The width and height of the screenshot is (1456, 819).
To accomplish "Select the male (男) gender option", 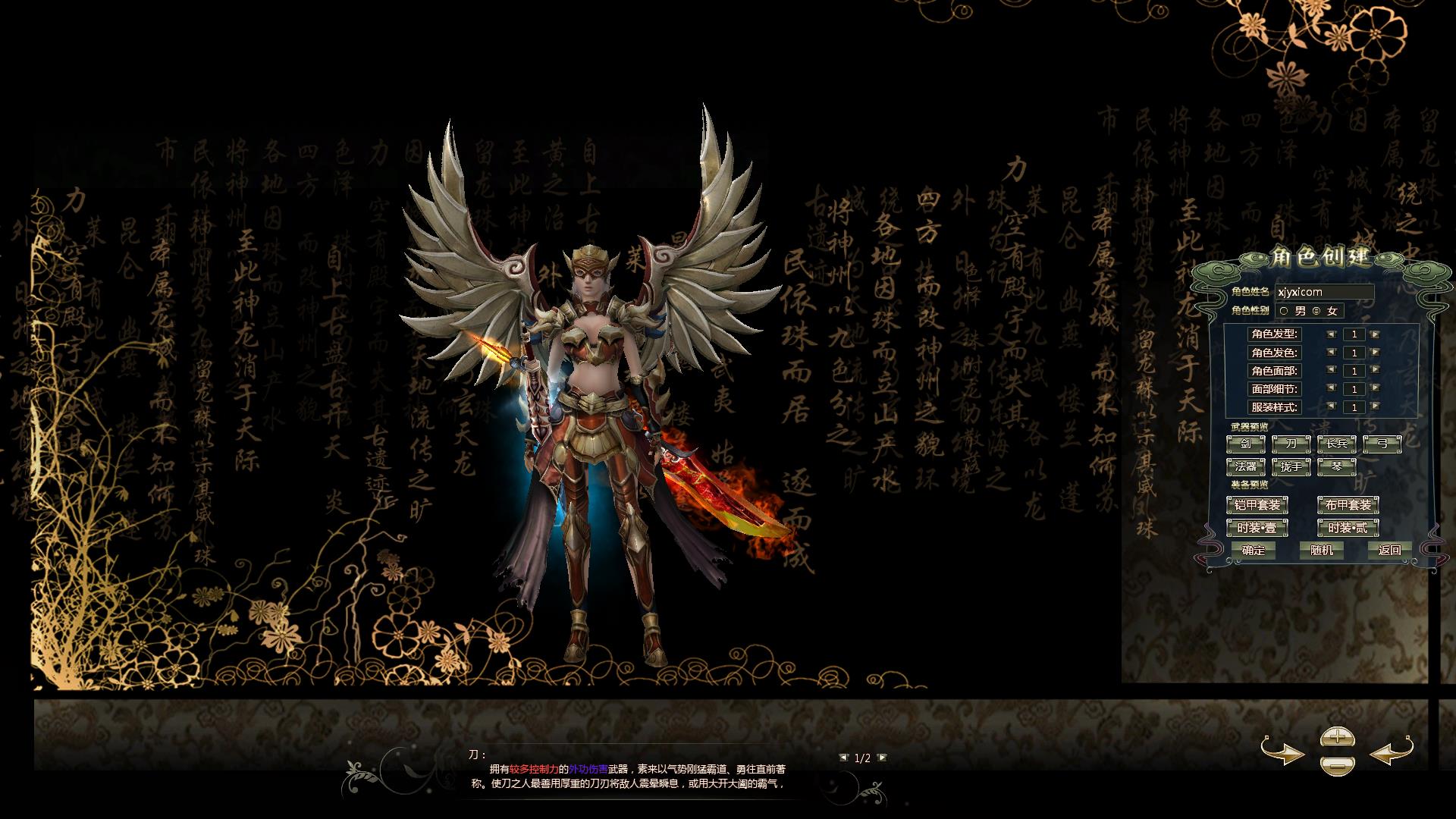I will [1284, 311].
